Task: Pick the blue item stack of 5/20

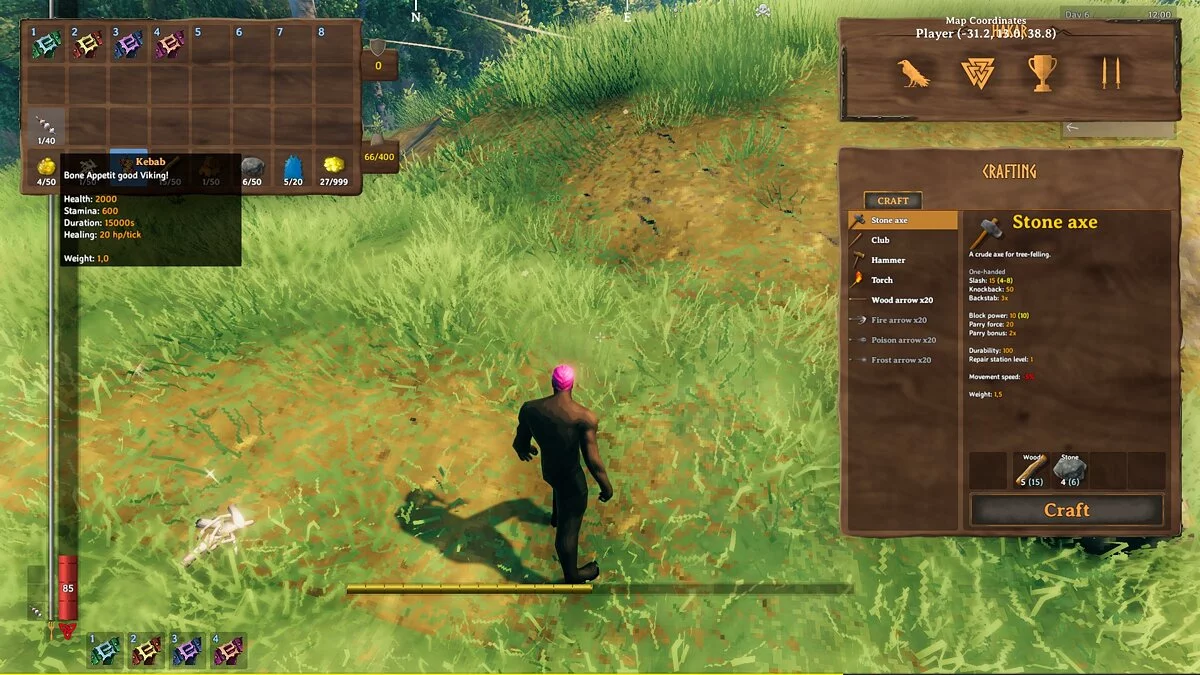Action: (293, 168)
